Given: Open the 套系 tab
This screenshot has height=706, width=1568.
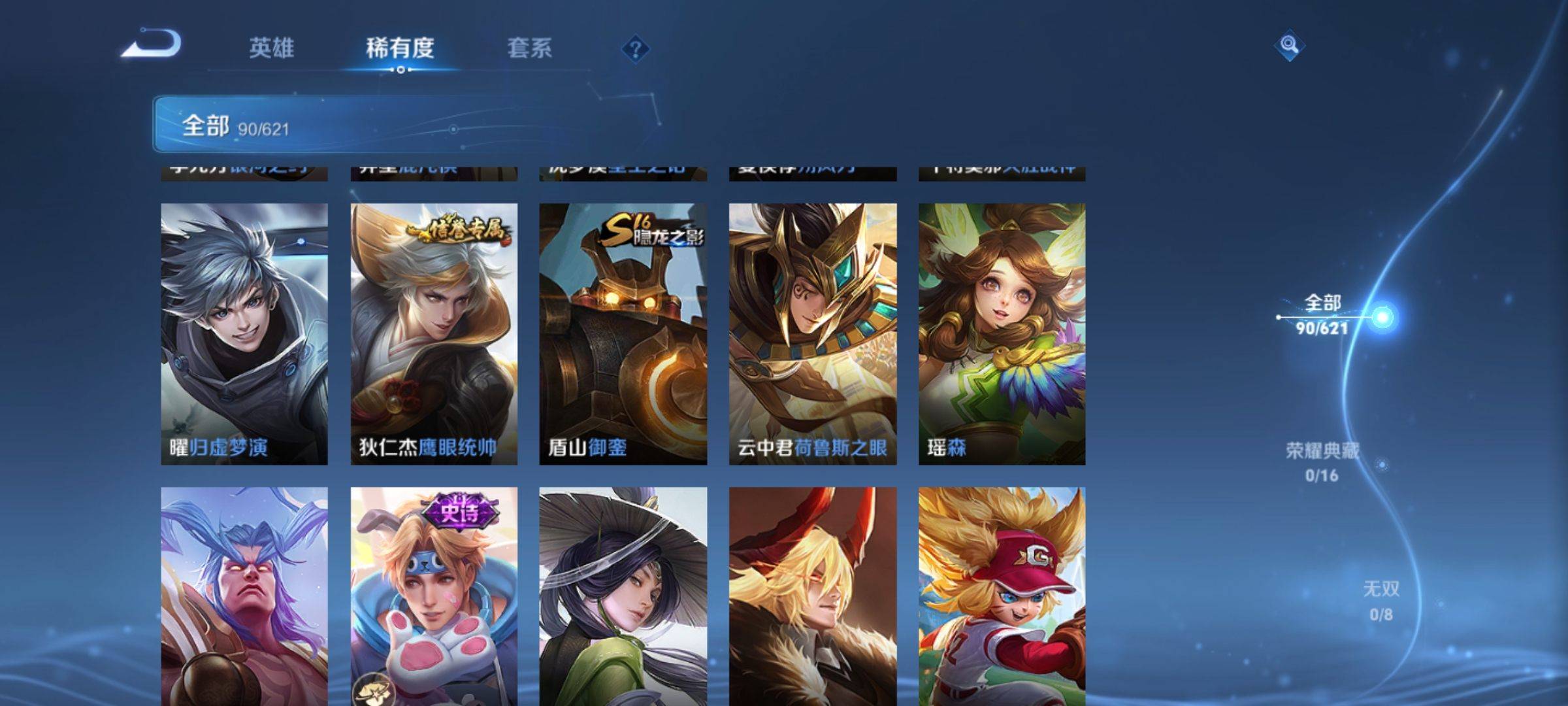Looking at the screenshot, I should 529,48.
